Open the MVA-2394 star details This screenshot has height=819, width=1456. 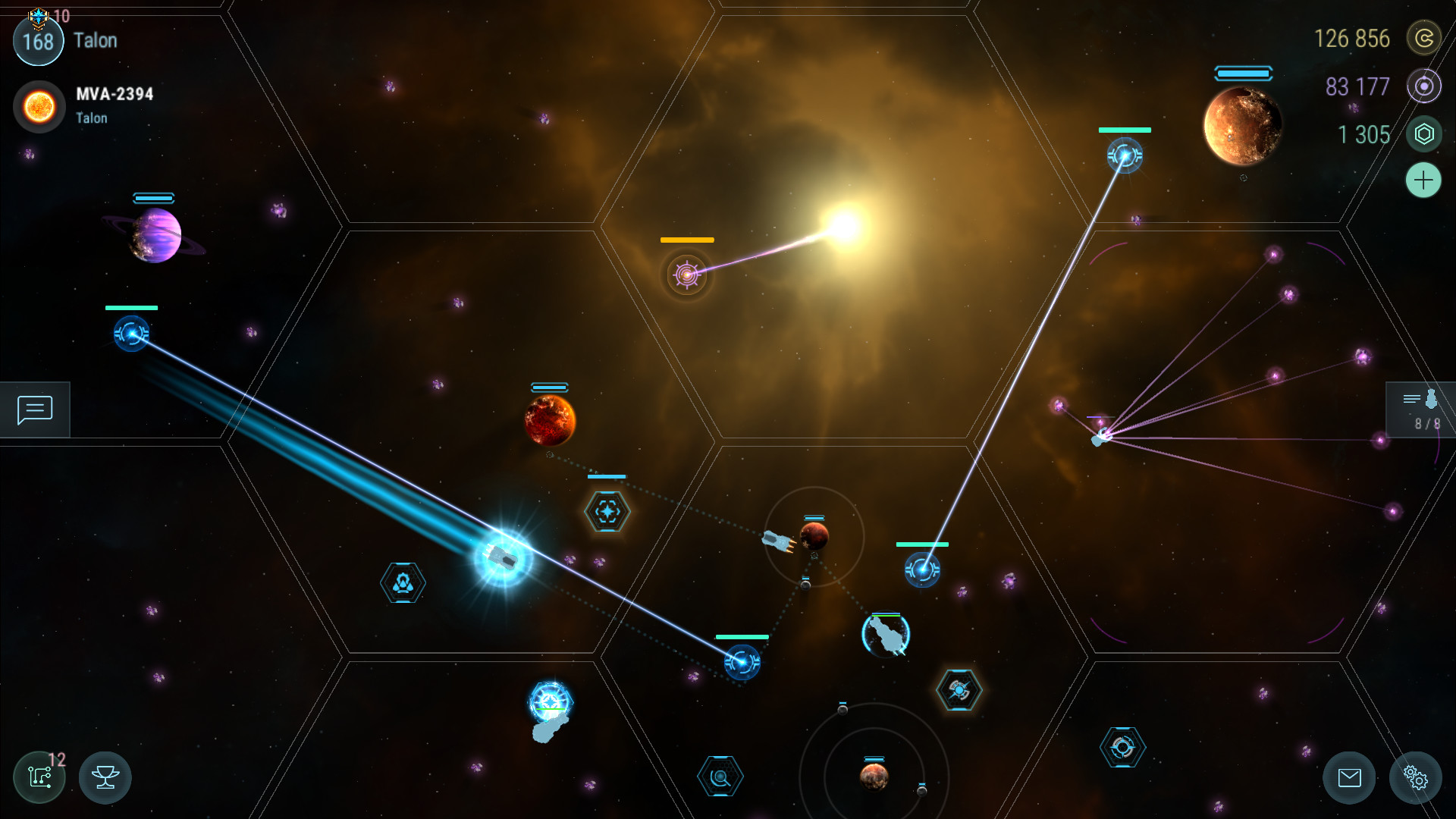point(39,106)
